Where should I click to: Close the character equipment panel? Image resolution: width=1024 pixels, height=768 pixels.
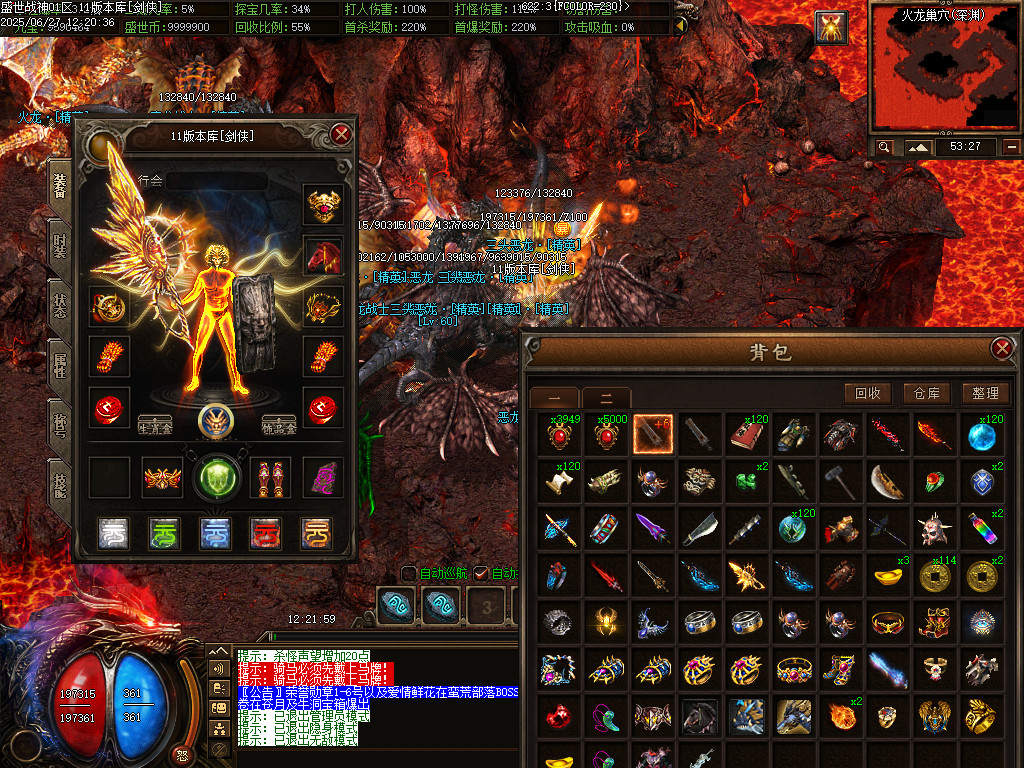pyautogui.click(x=342, y=134)
